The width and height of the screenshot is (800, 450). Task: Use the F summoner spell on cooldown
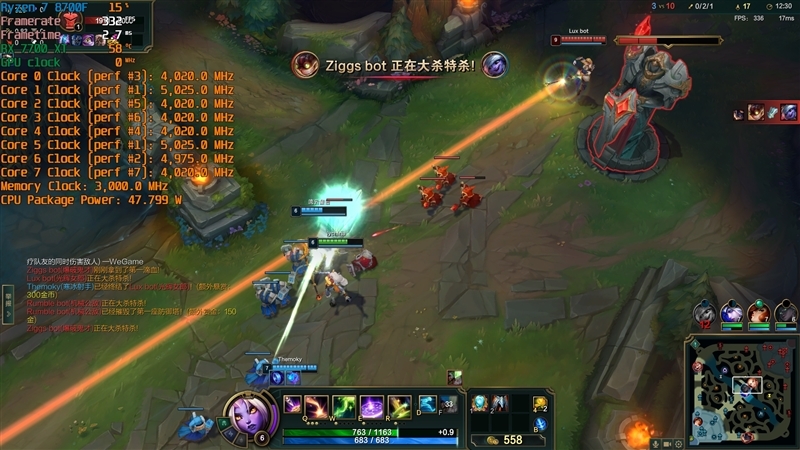[447, 404]
